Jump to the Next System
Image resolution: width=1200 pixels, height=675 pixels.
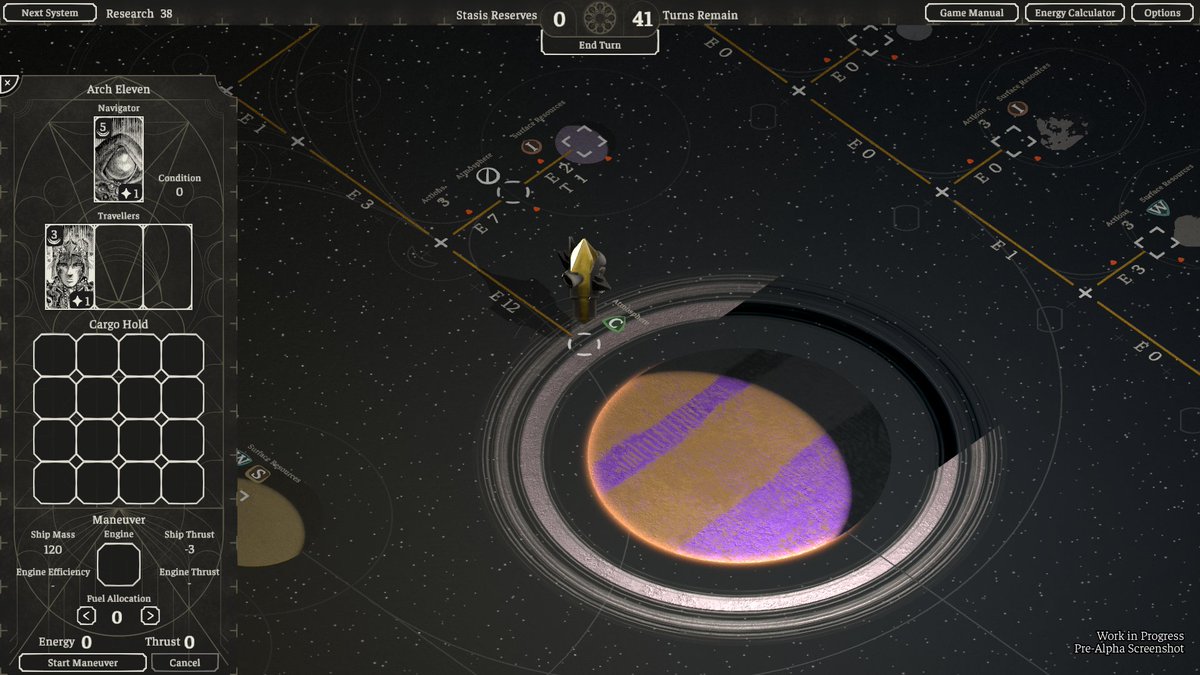coord(49,13)
